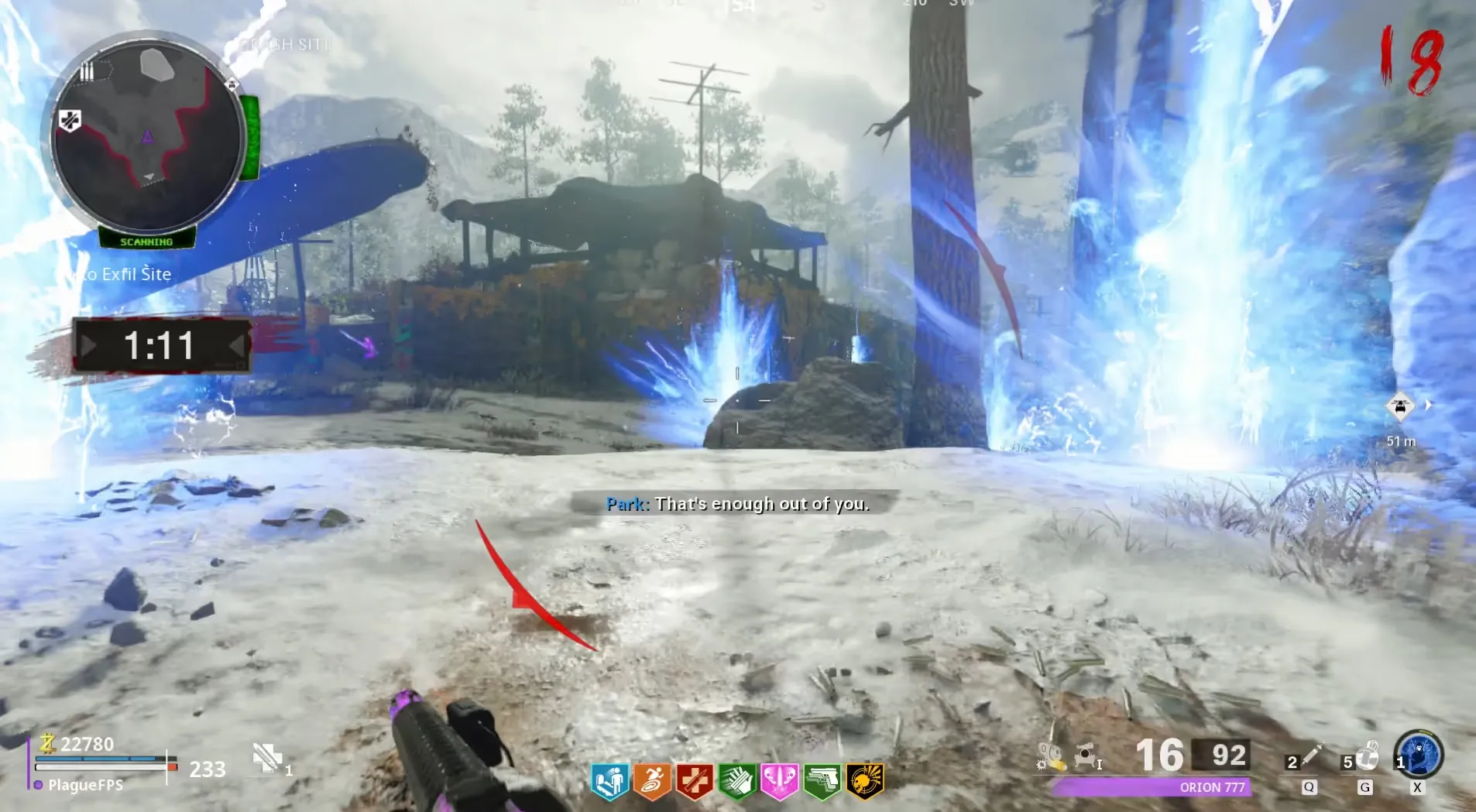This screenshot has width=1476, height=812.
Task: Select the pink Elemental Pop perk icon
Action: tap(779, 780)
